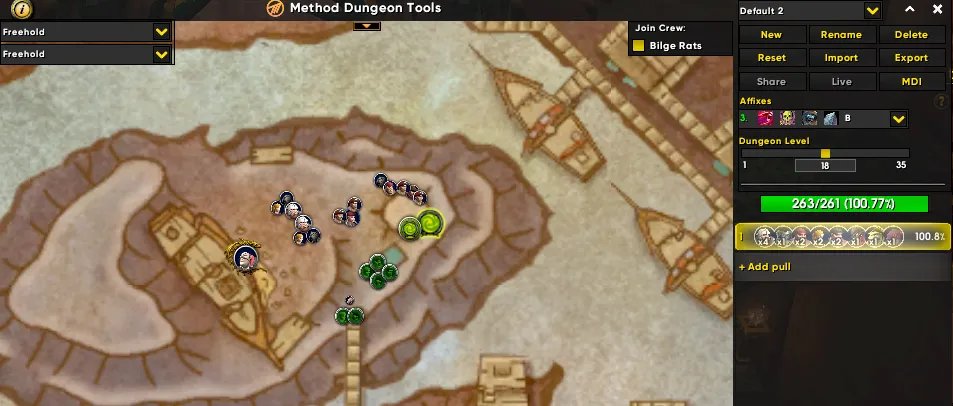Minimize the panel with the up arrow
953x406 pixels.
pyautogui.click(x=910, y=9)
